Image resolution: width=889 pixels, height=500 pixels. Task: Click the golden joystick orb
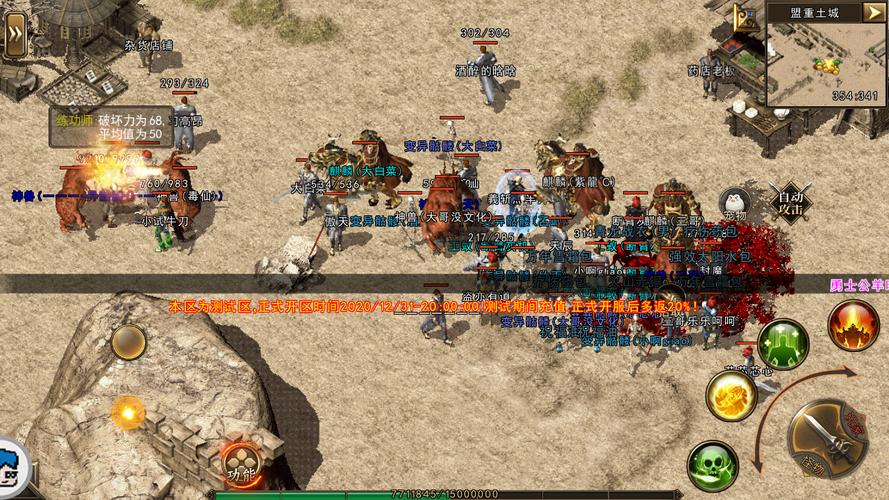129,411
